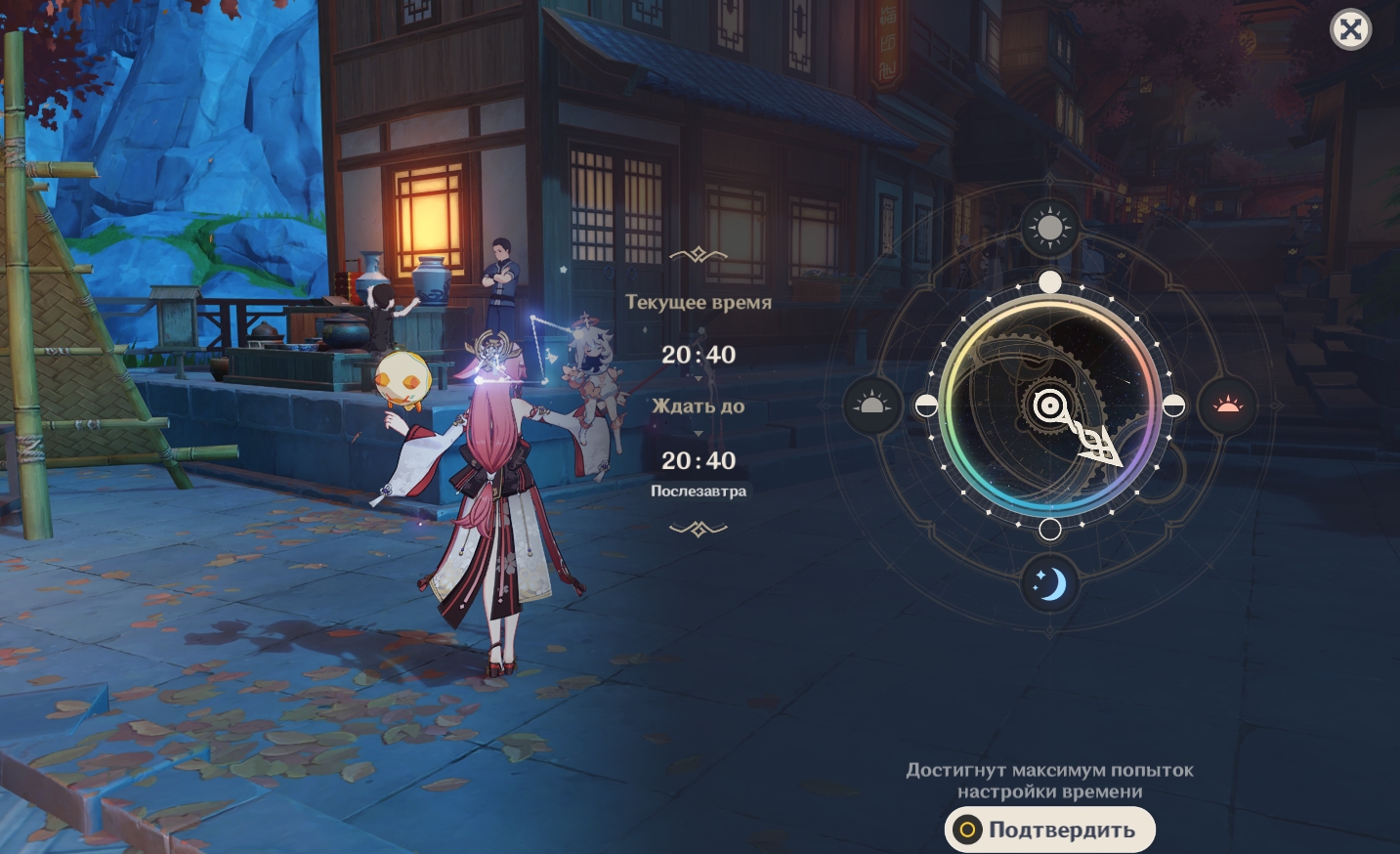Click the clock dial center hub
Image resolution: width=1400 pixels, height=854 pixels.
1049,406
